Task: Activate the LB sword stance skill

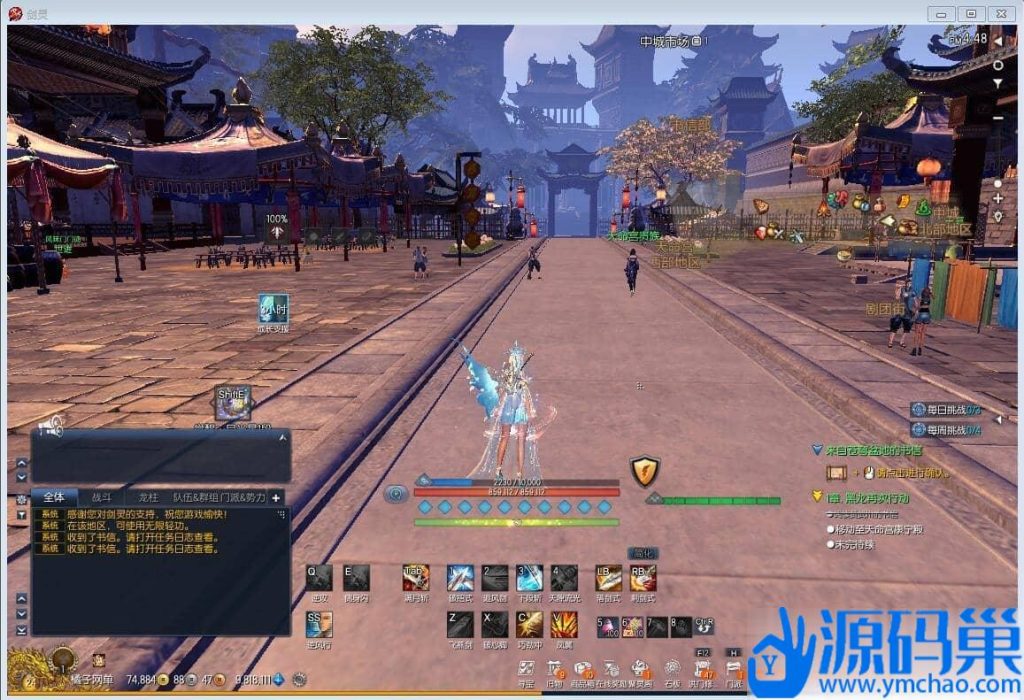Action: pyautogui.click(x=608, y=577)
